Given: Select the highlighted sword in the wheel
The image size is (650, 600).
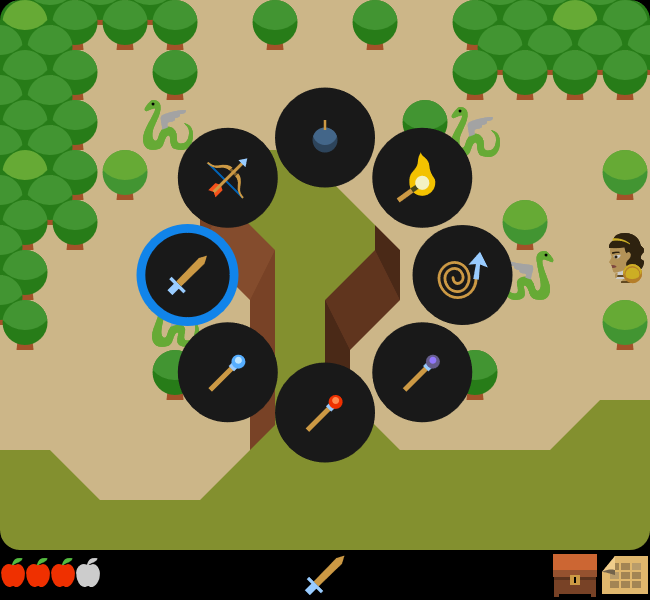Looking at the screenshot, I should (188, 275).
